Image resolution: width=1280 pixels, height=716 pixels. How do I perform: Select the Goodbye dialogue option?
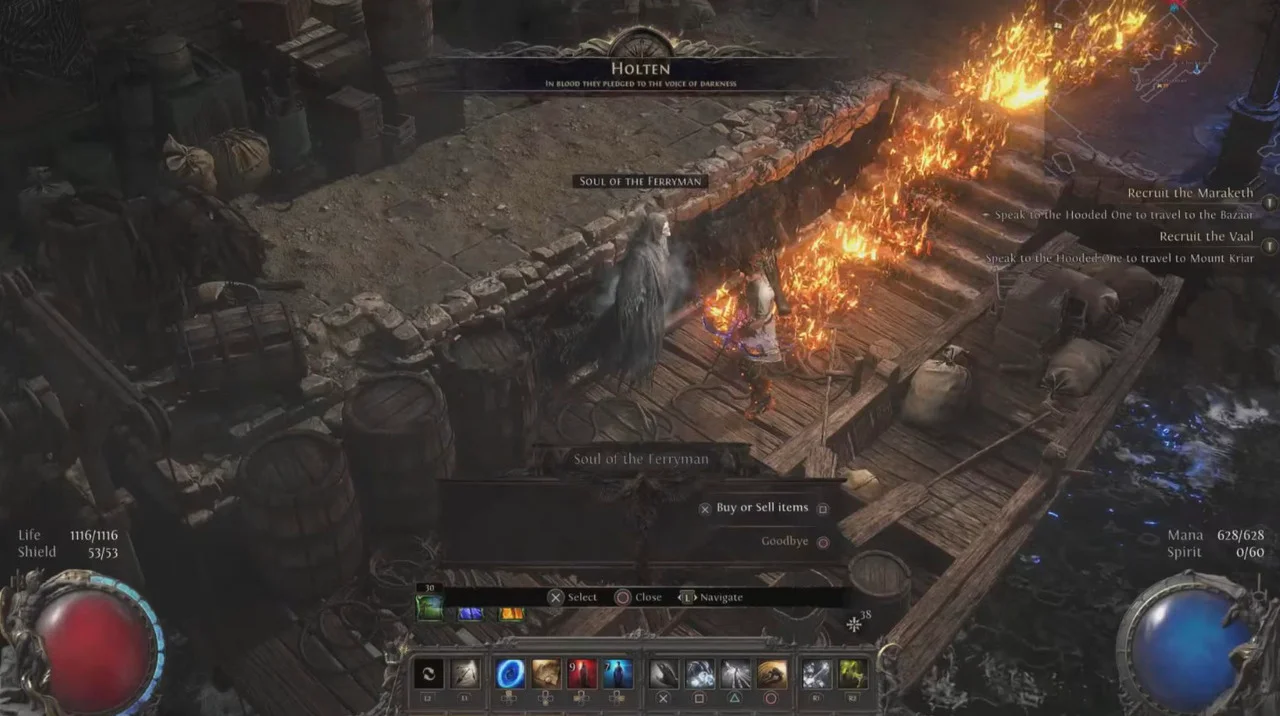click(785, 542)
